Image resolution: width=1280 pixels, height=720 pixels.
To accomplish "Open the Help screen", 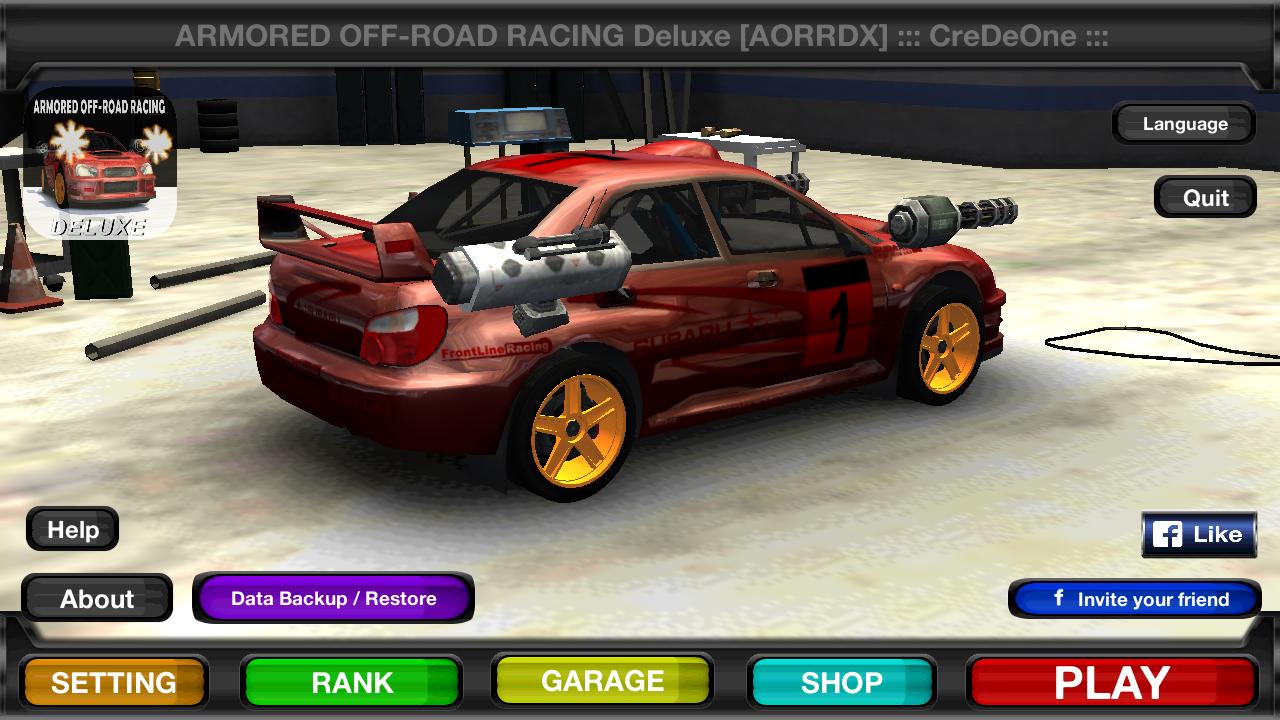I will [71, 529].
